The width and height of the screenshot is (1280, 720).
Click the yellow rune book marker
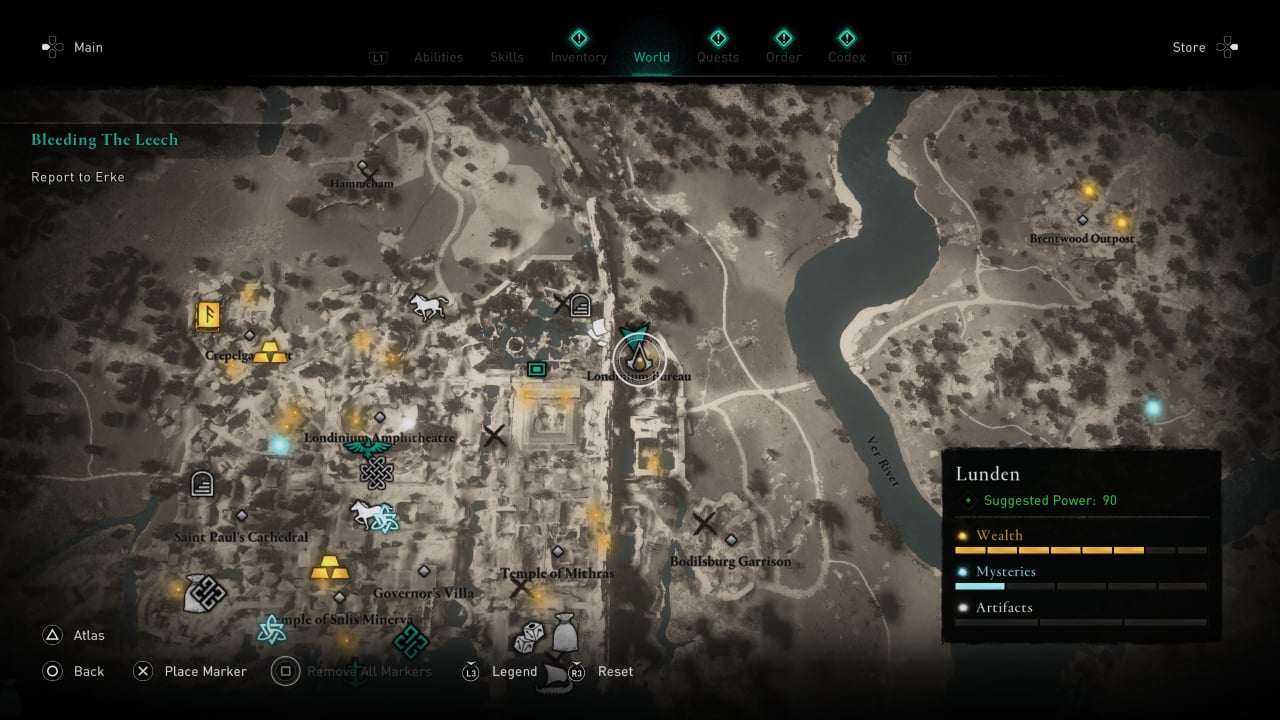coord(208,316)
